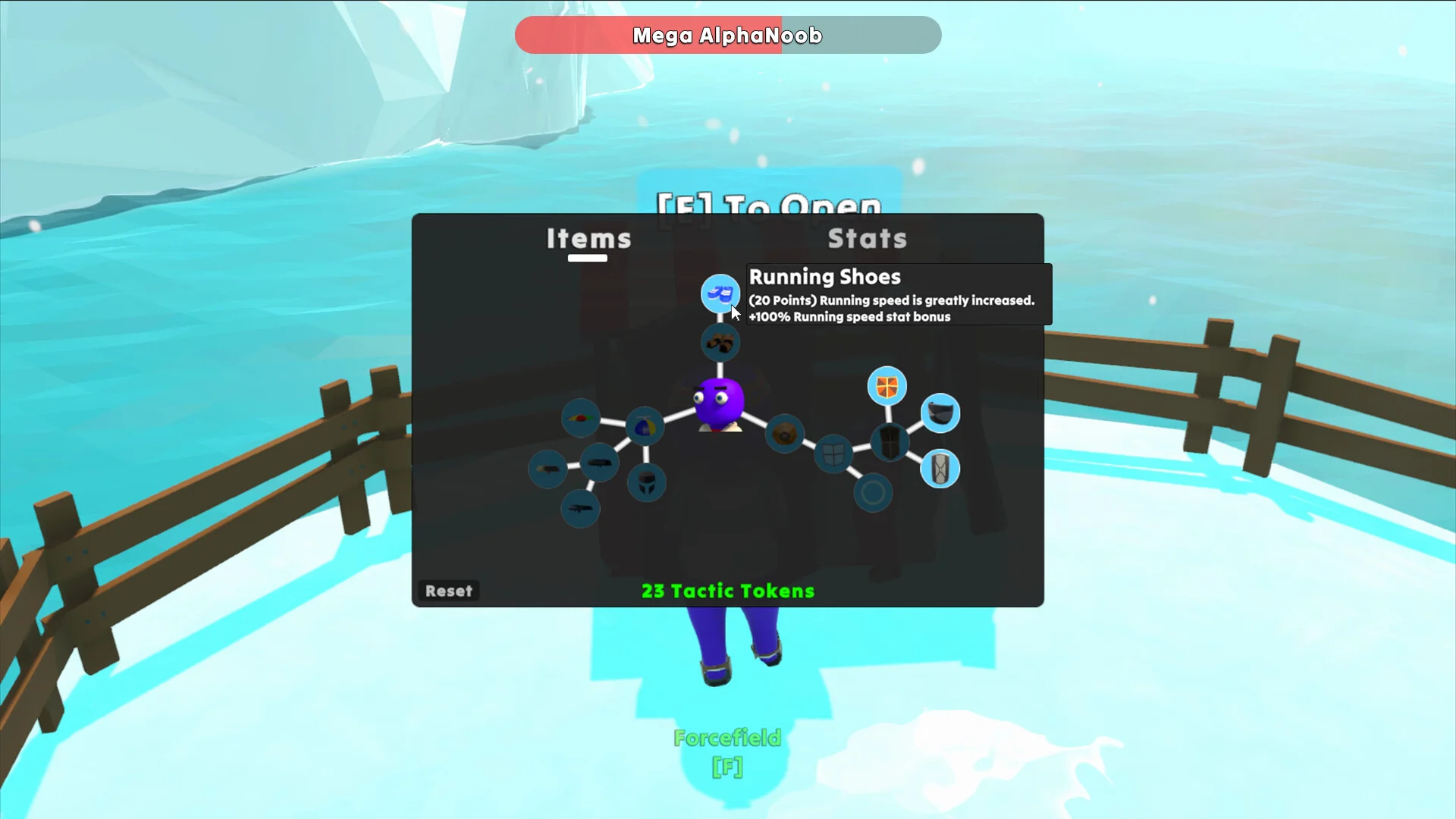1456x819 pixels.
Task: Select the dark curved shield node
Action: [x=940, y=413]
